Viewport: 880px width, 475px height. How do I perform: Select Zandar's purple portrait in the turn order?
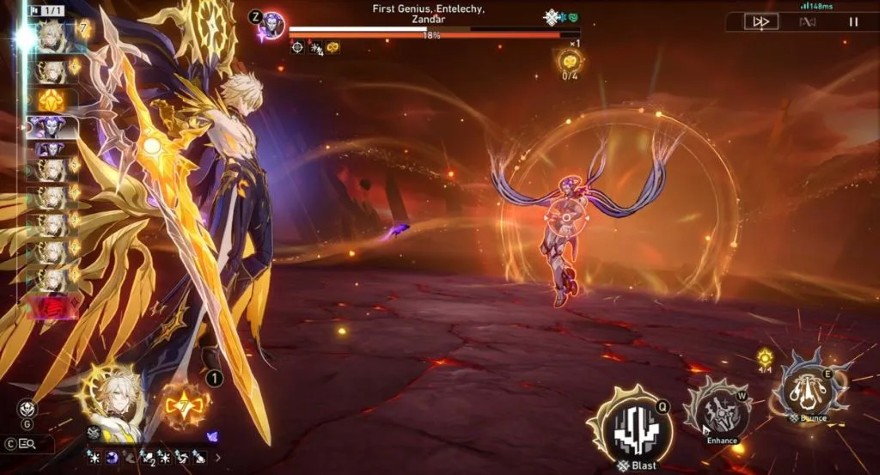point(52,126)
